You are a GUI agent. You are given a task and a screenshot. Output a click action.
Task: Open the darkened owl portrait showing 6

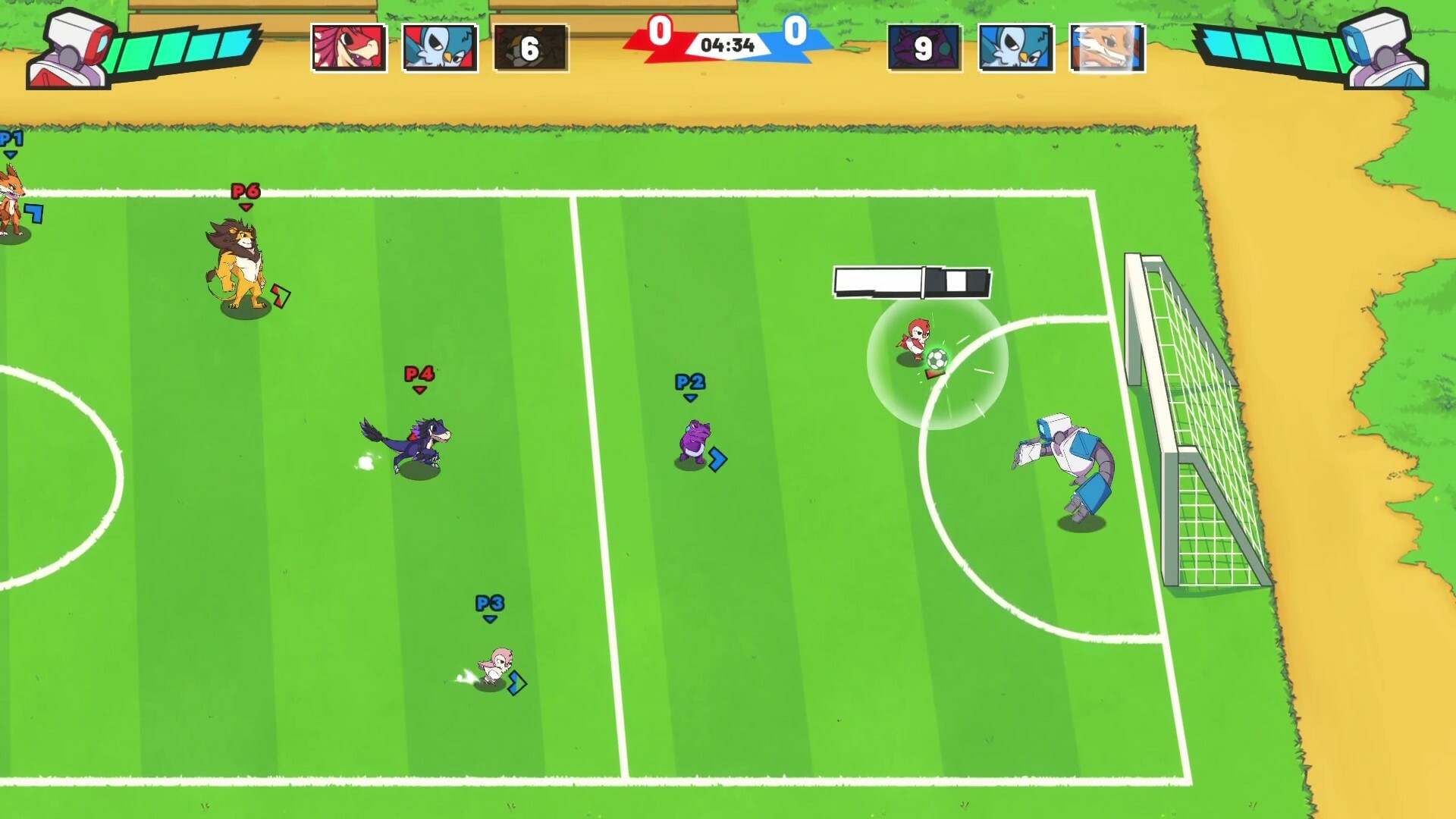pos(532,48)
